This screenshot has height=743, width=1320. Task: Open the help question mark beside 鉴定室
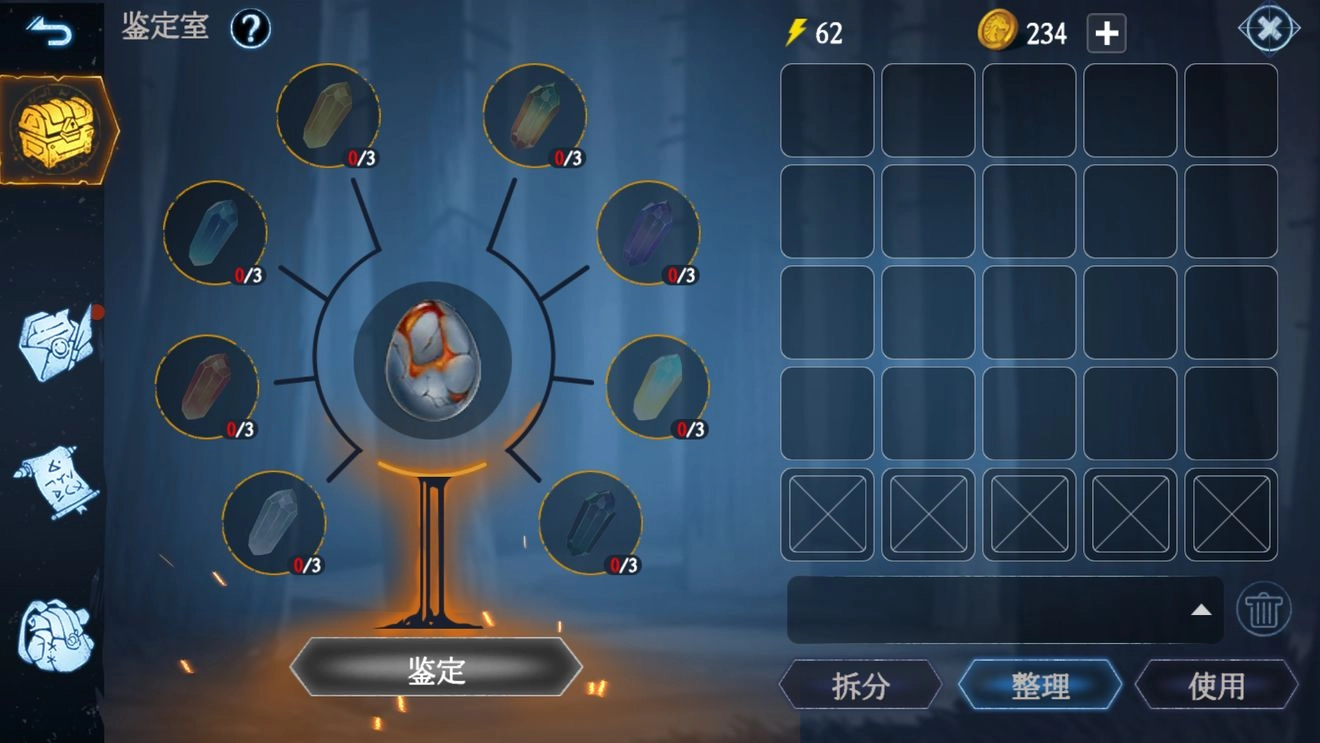click(248, 29)
